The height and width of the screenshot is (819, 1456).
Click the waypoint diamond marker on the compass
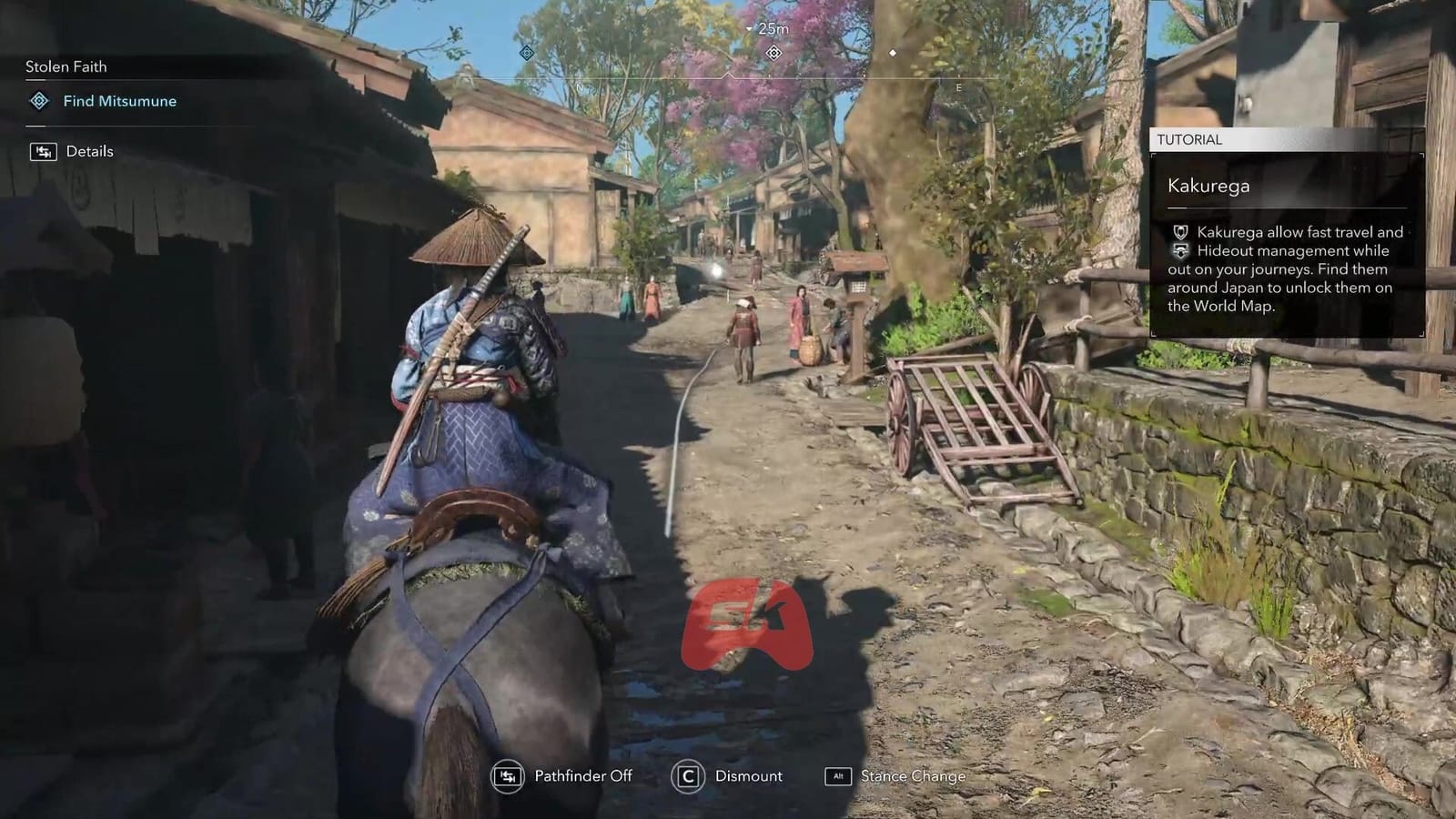(x=773, y=53)
